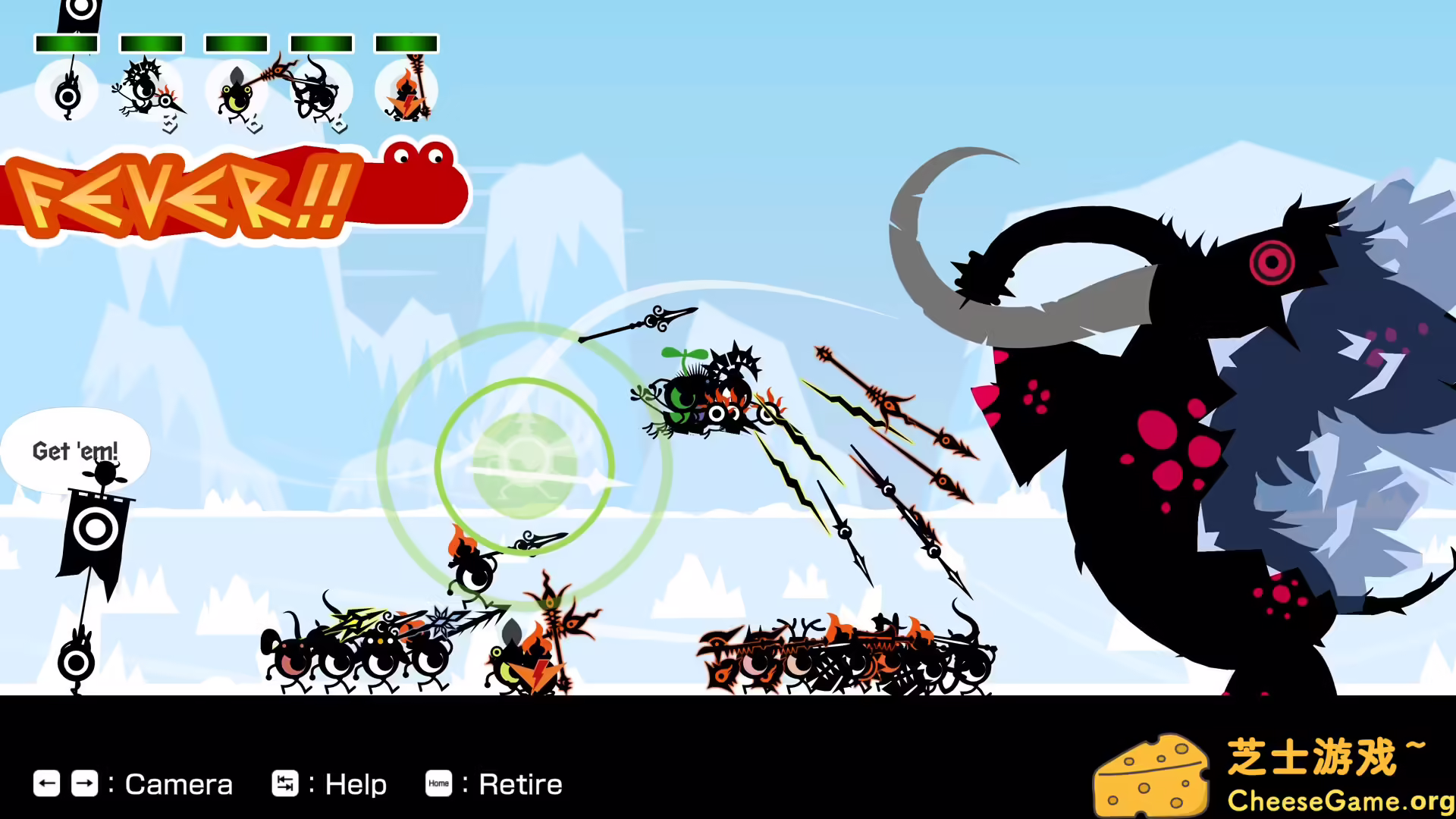
Task: Click the FEVER!! banner
Action: [x=190, y=193]
